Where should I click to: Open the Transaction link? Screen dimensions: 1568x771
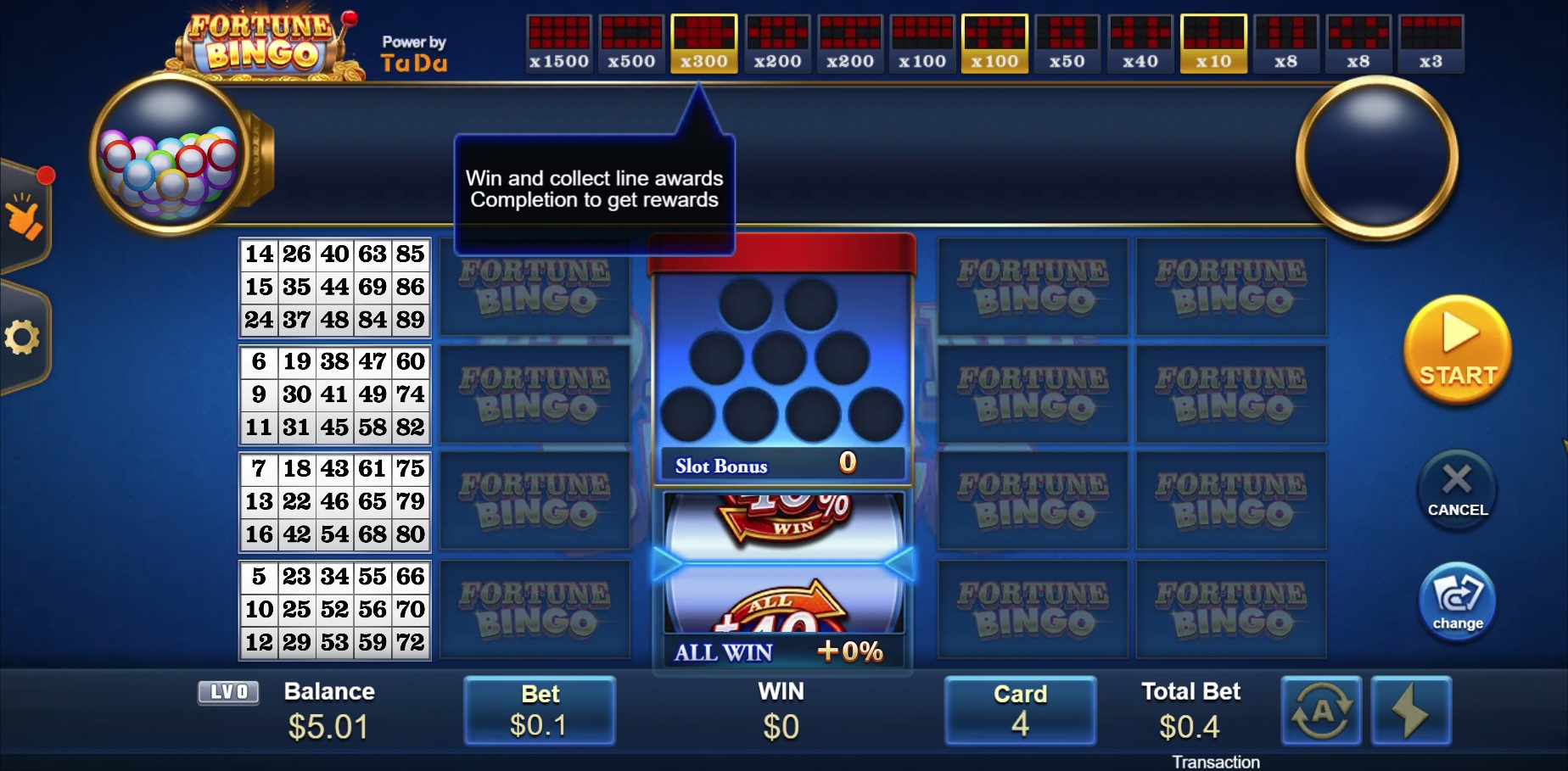tap(1217, 761)
